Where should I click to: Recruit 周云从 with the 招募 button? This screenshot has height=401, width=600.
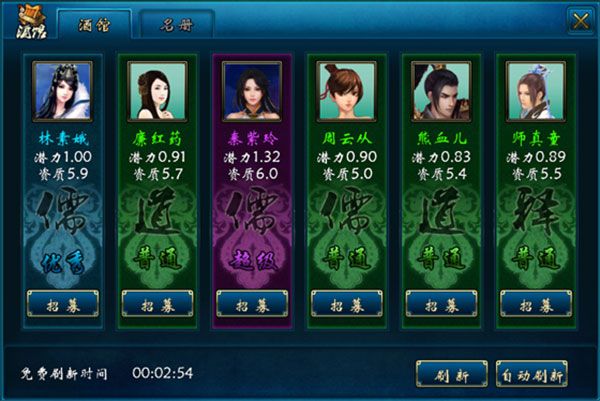pyautogui.click(x=347, y=303)
